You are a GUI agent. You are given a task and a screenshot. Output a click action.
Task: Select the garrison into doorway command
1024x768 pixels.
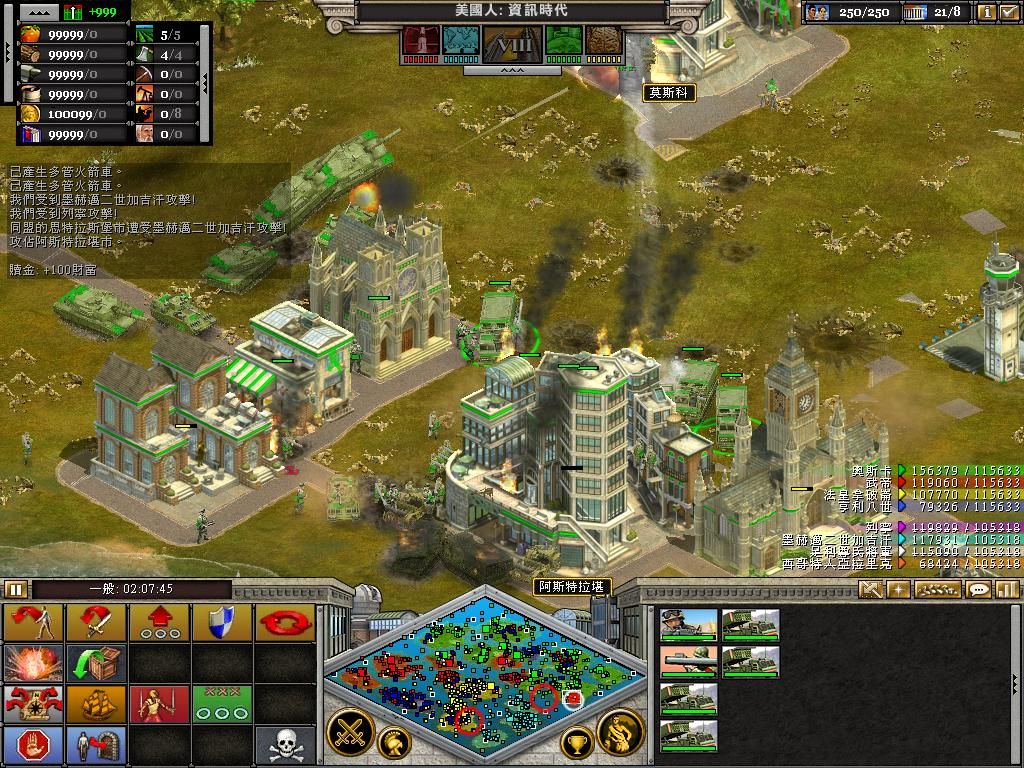tap(96, 744)
